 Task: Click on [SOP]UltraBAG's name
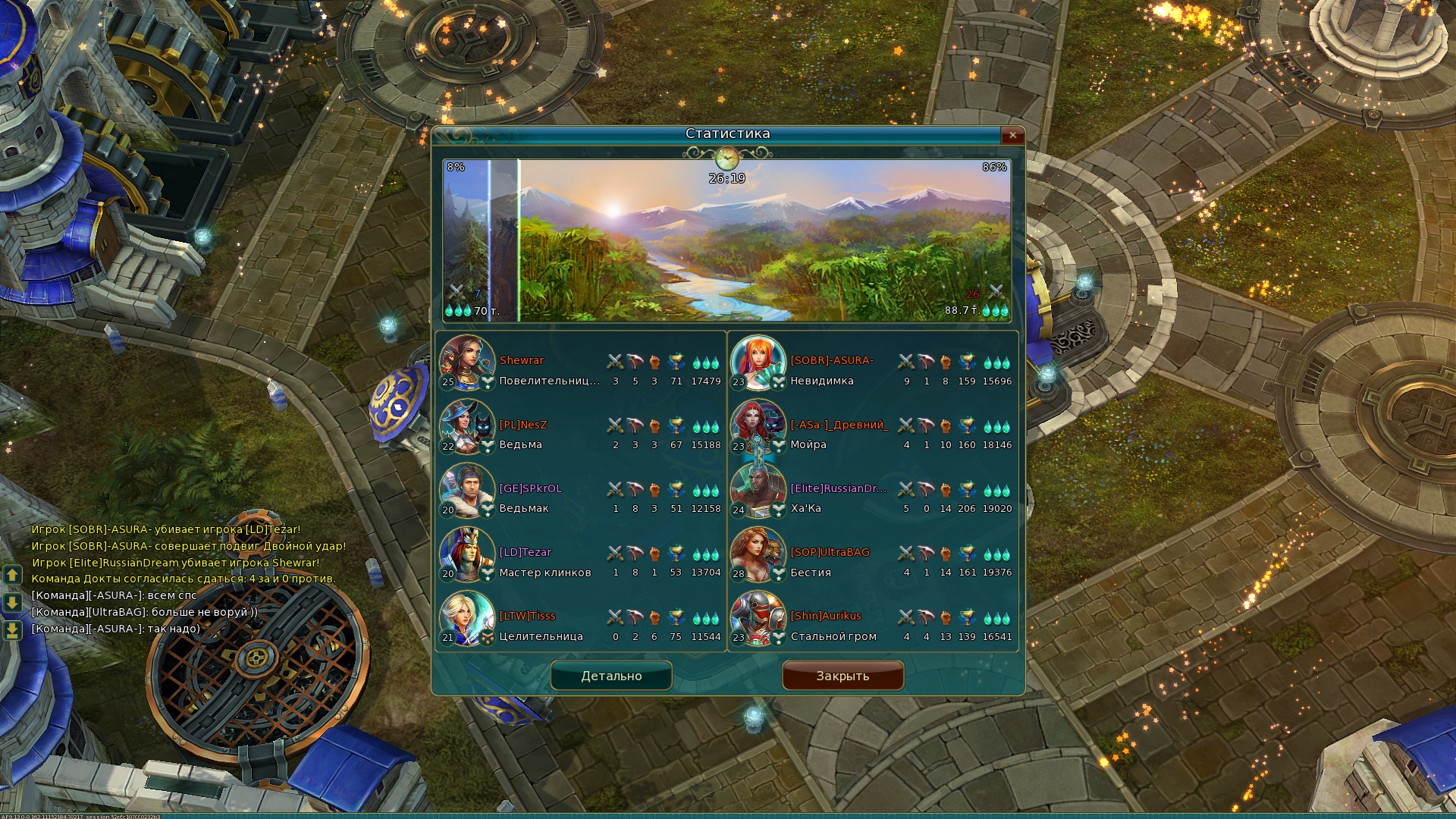[830, 553]
